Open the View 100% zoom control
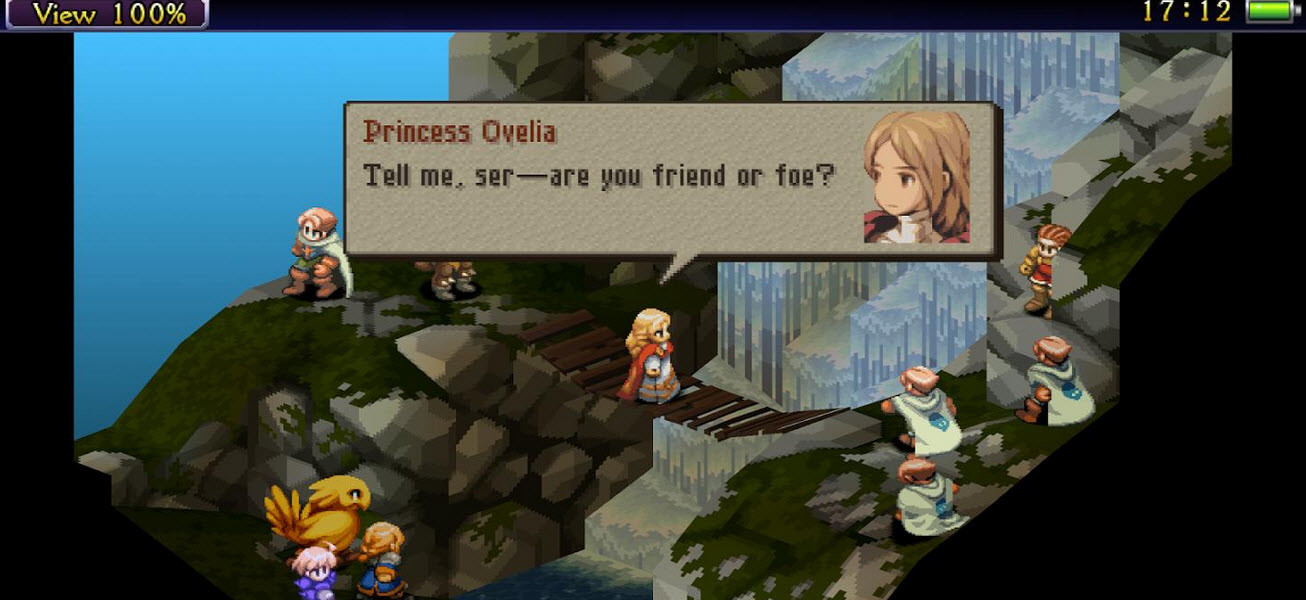The width and height of the screenshot is (1306, 600). click(107, 14)
